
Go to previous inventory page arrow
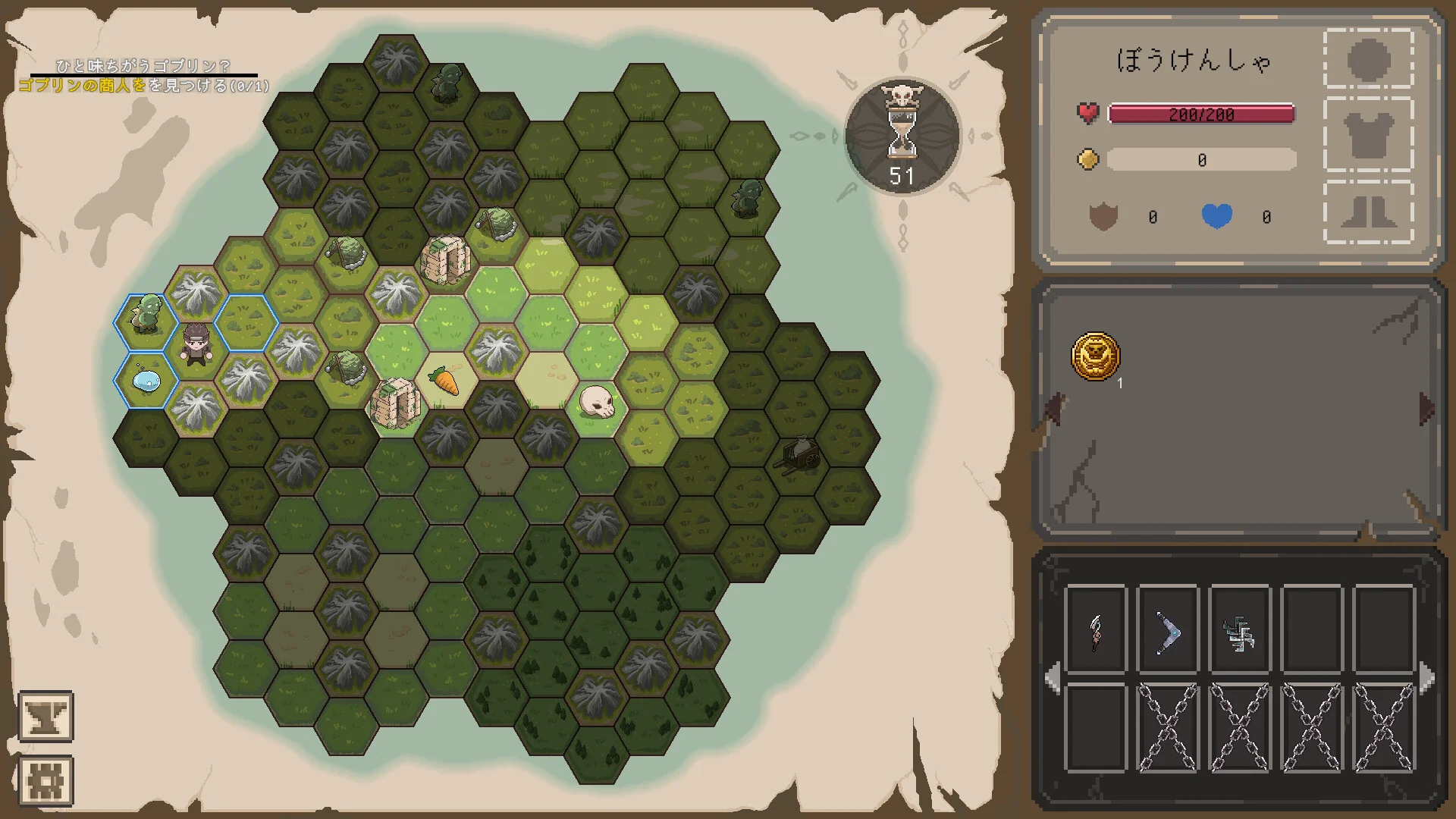1053,409
